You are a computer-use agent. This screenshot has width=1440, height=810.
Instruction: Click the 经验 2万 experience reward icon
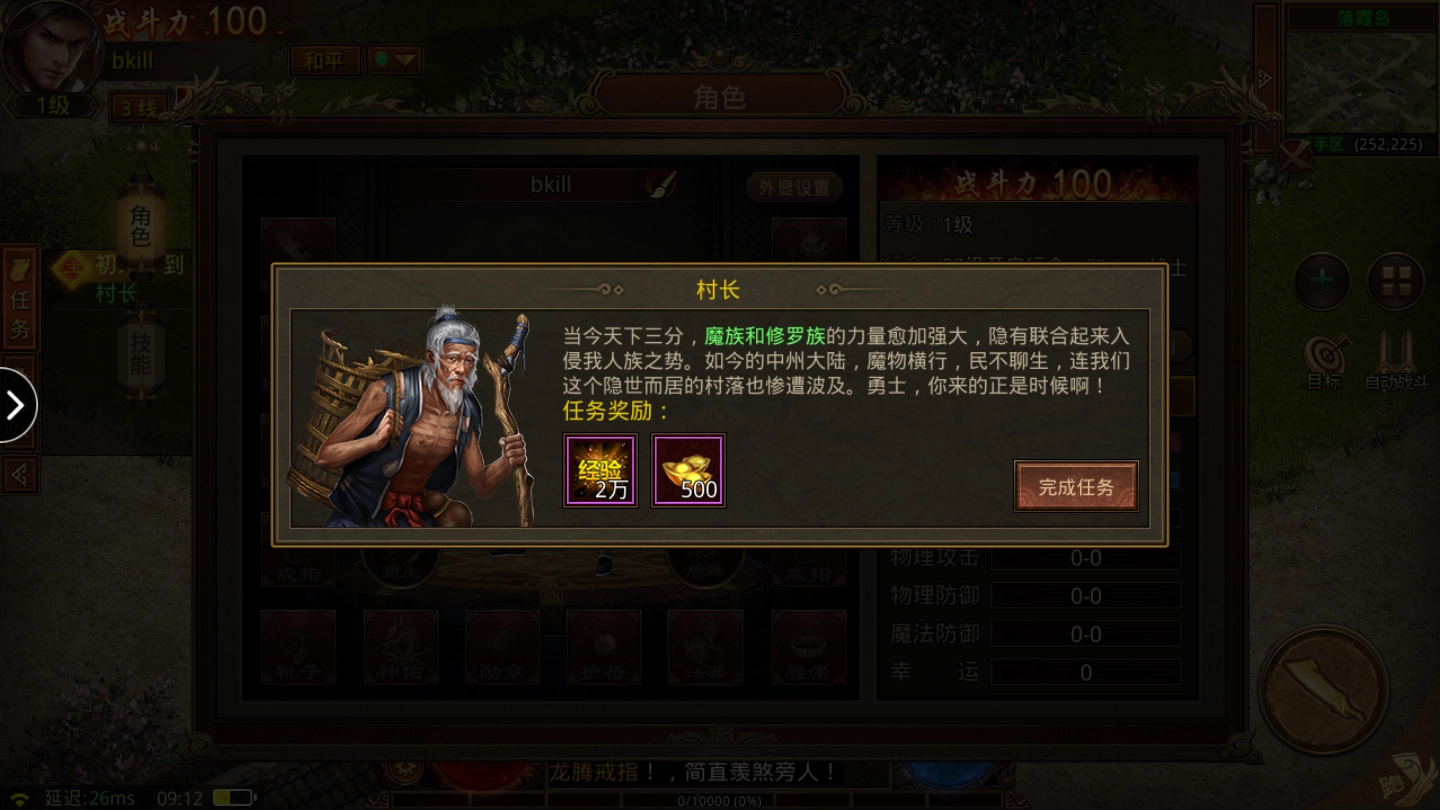[x=600, y=472]
